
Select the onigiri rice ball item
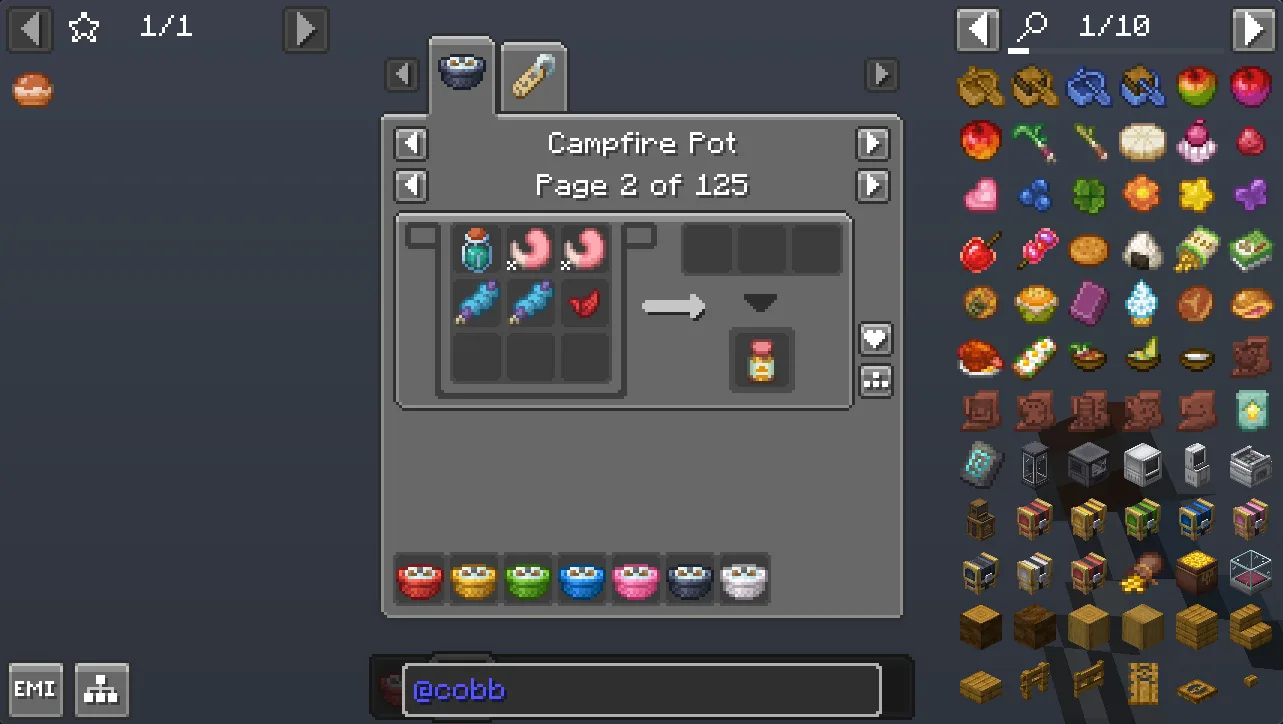pos(1143,250)
